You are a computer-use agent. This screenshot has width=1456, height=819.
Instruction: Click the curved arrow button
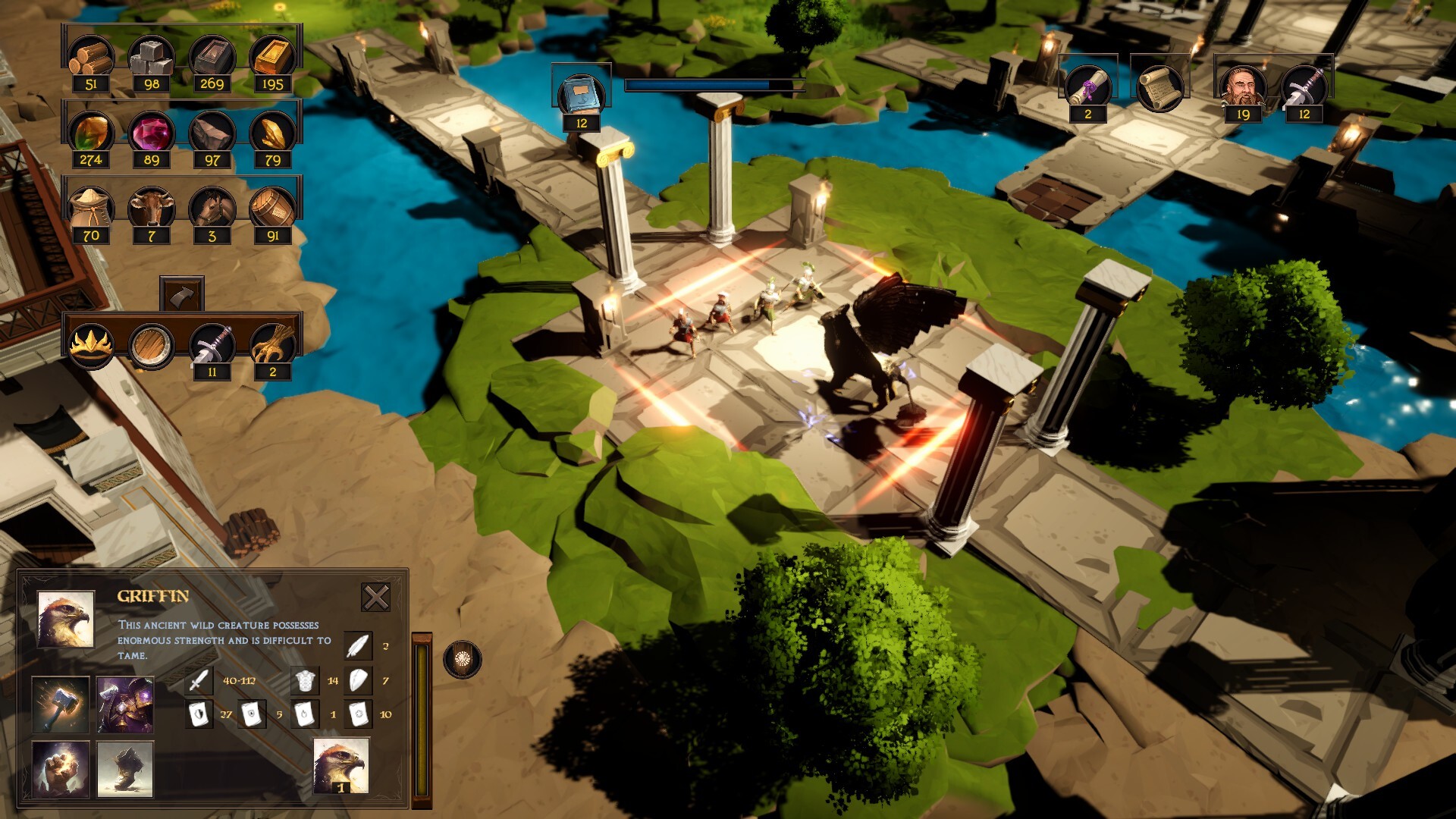(181, 294)
